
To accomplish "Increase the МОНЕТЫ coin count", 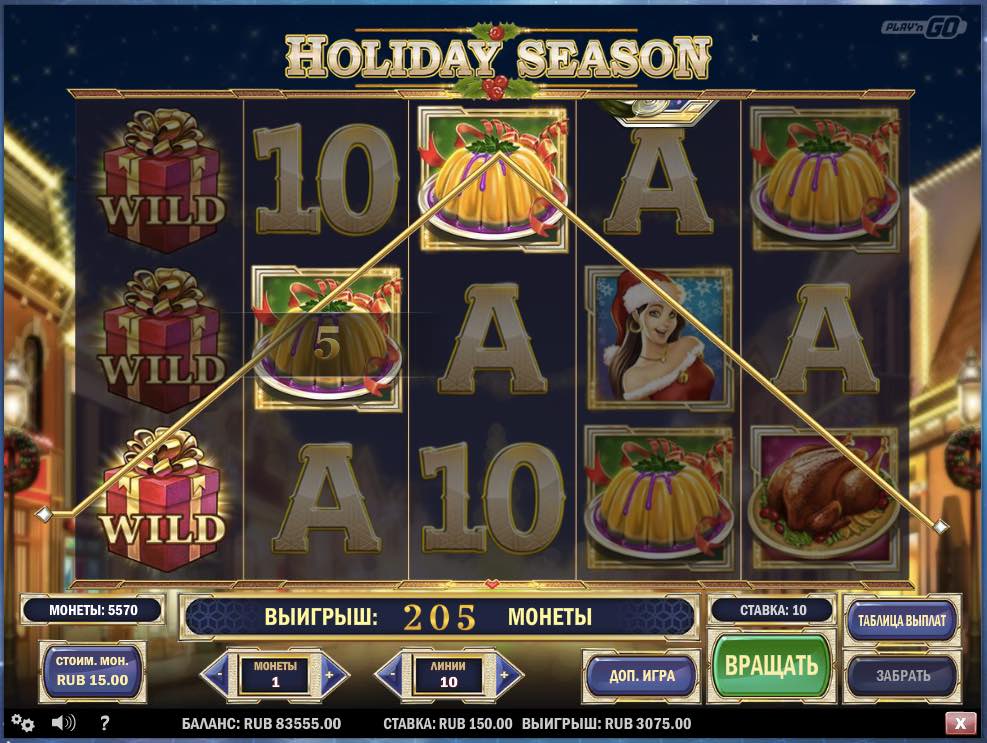I will point(332,675).
